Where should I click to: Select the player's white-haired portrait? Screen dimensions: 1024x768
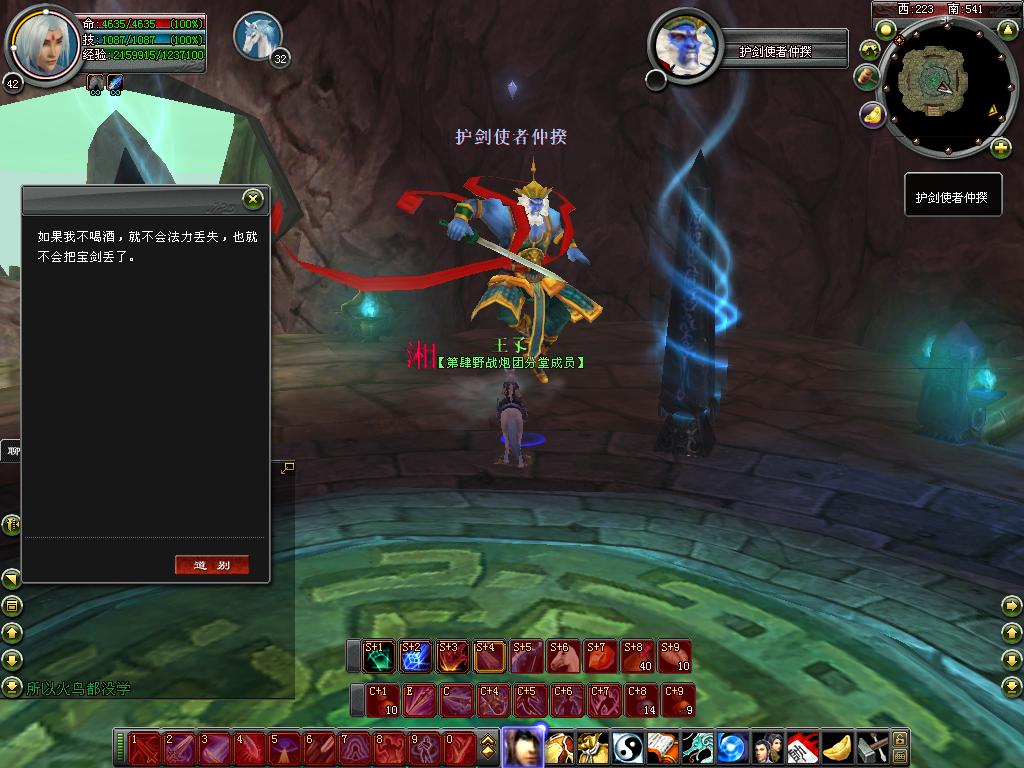pos(43,43)
